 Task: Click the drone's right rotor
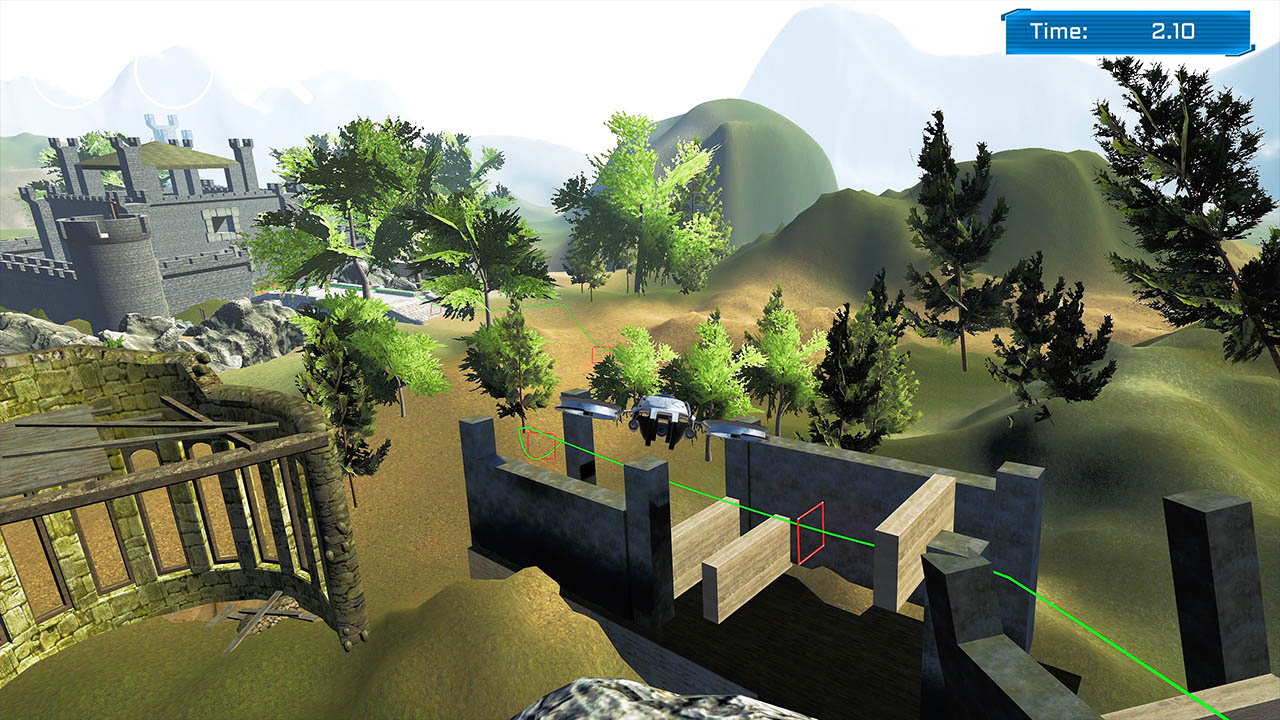click(735, 428)
